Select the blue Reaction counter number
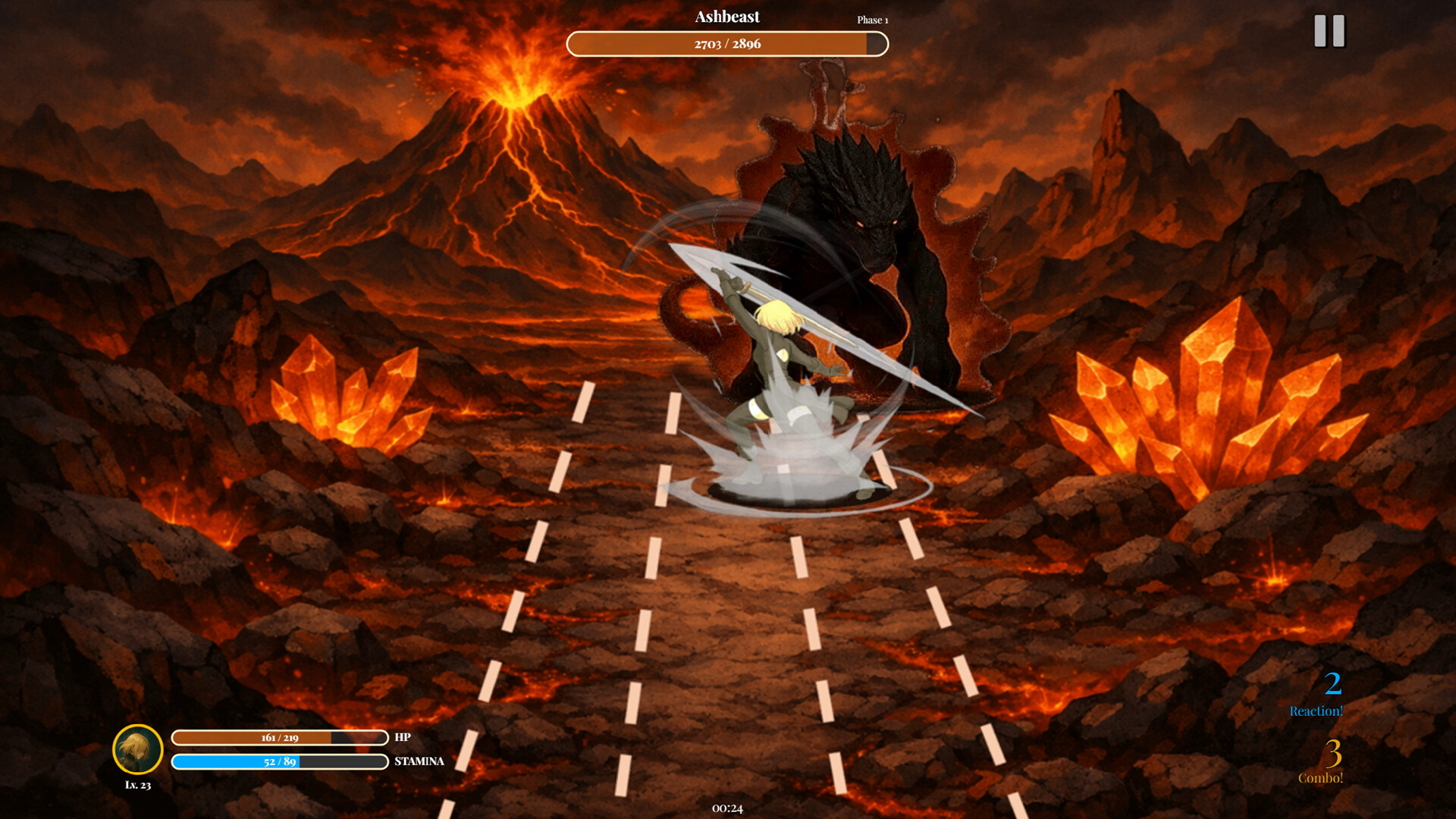Screen dimensions: 1456x819 pyautogui.click(x=1335, y=682)
